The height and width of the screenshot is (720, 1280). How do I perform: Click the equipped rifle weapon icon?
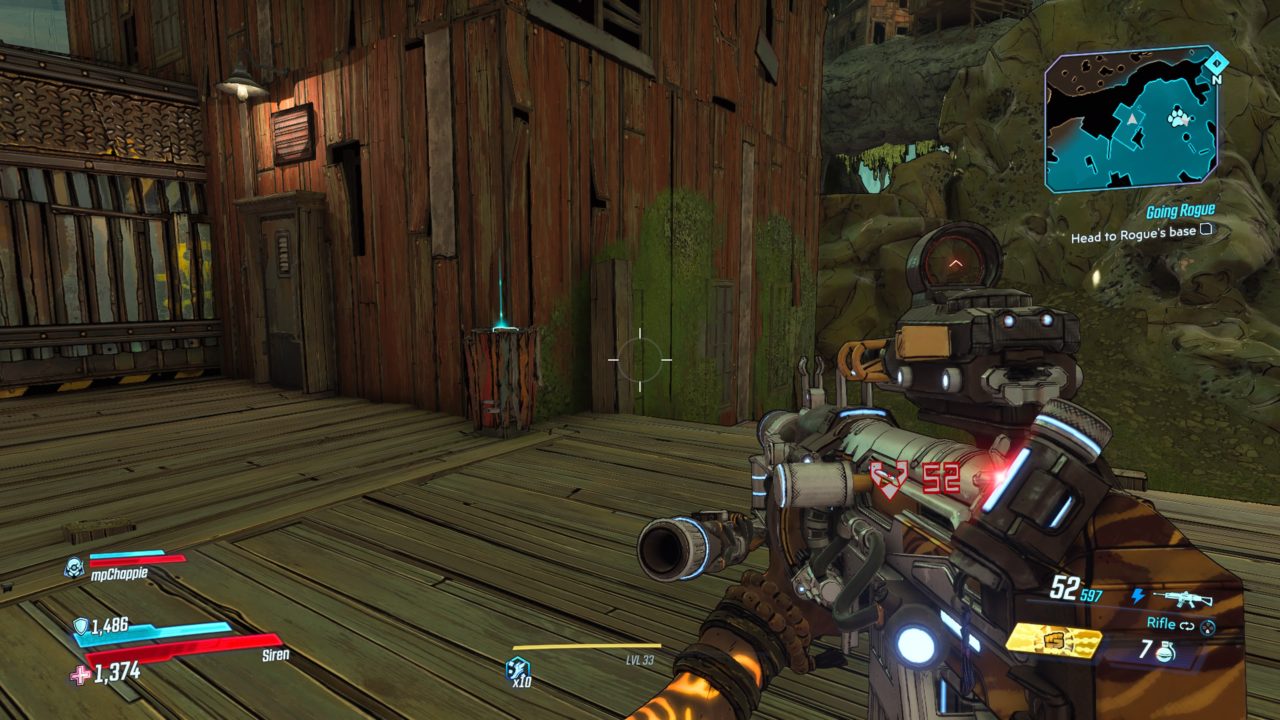tap(1183, 598)
